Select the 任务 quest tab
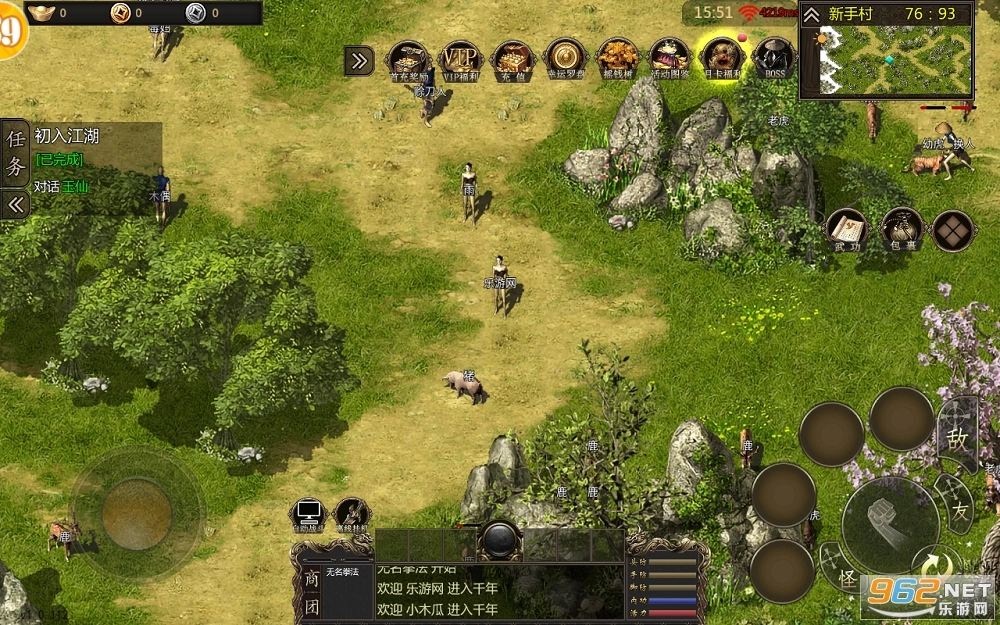 (15, 153)
